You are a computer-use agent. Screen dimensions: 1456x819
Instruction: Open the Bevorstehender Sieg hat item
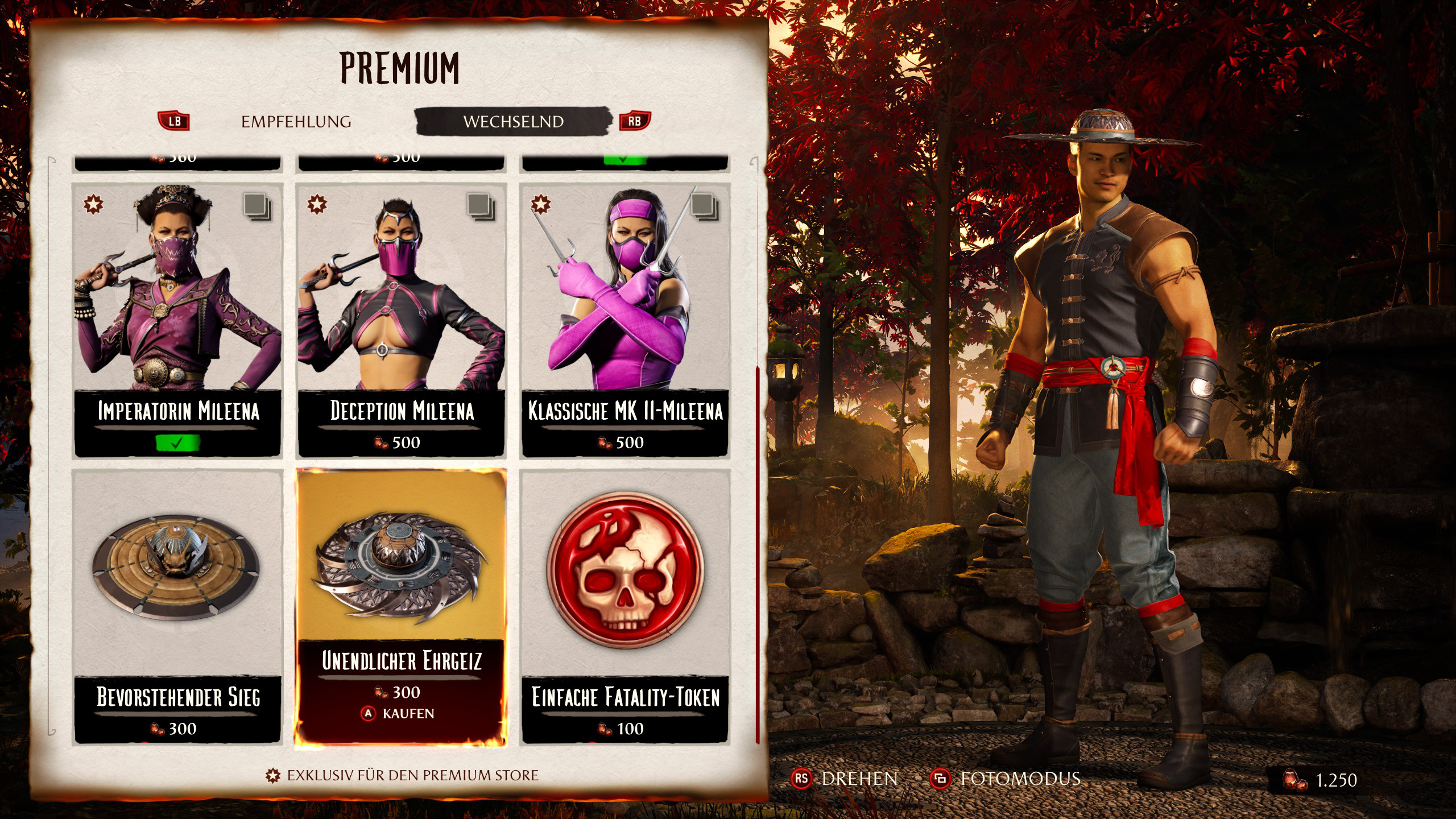178,606
